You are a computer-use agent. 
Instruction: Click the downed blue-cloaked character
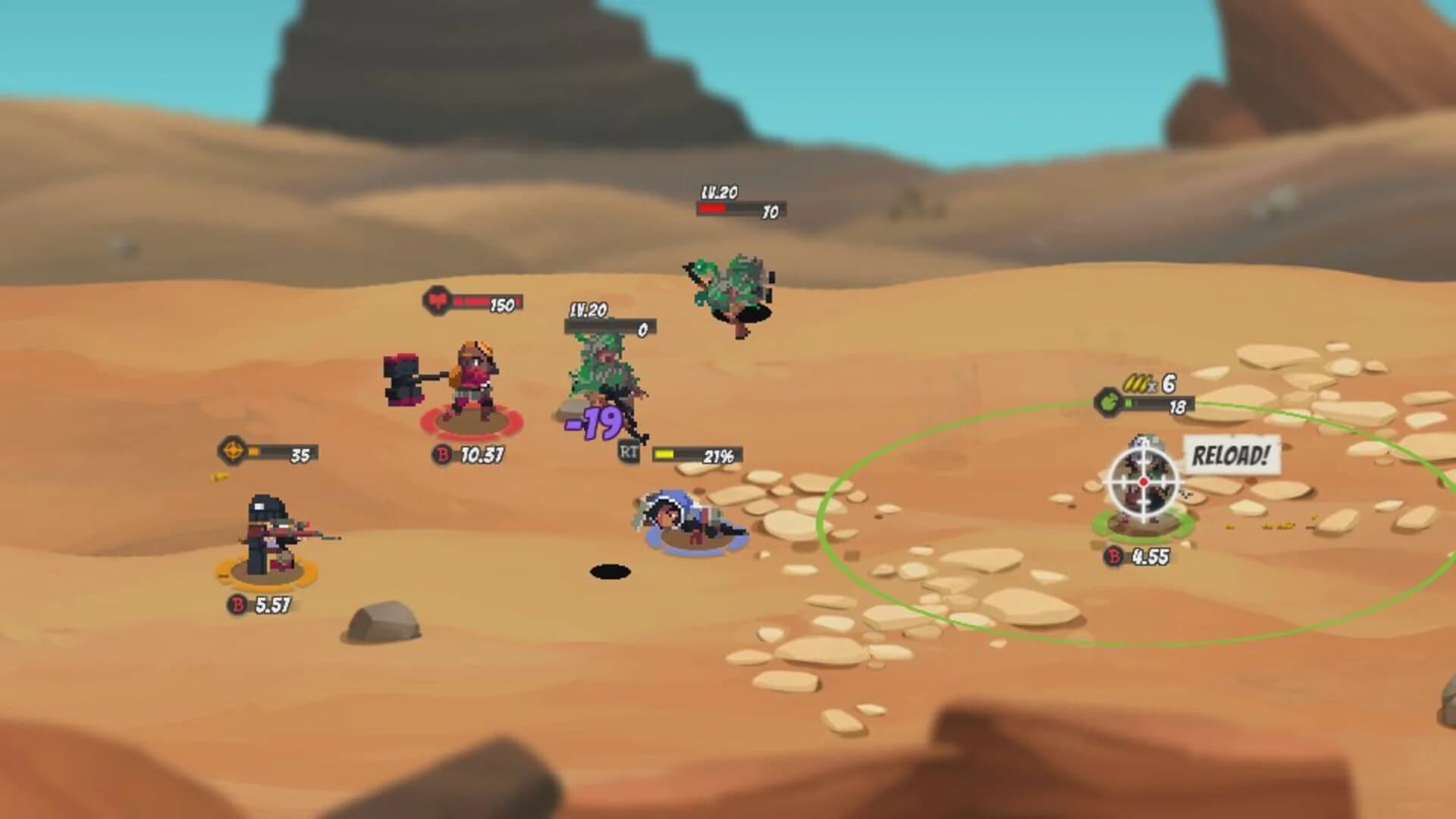click(682, 519)
